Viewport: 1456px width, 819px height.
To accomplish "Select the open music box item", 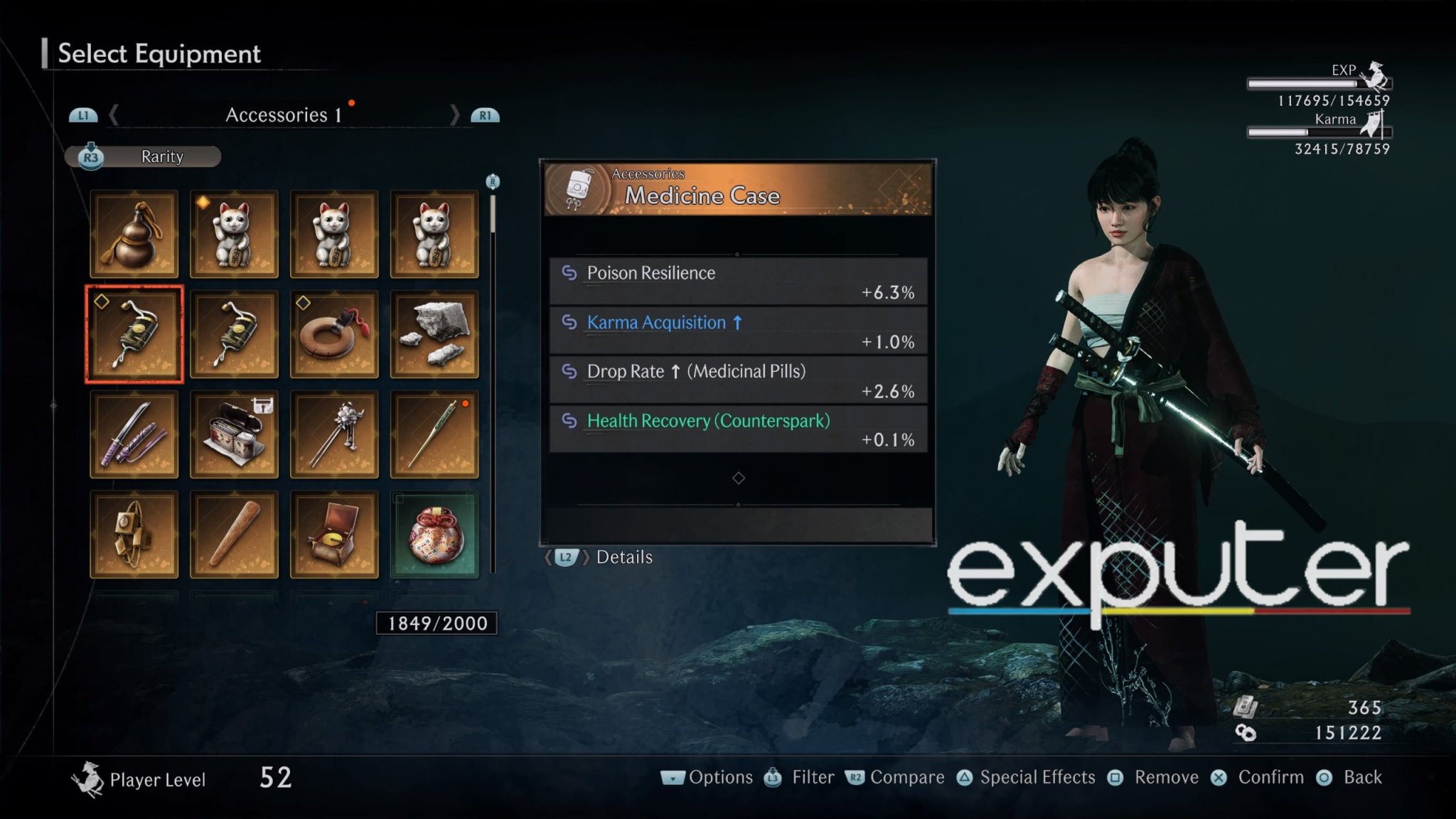I will pyautogui.click(x=334, y=535).
